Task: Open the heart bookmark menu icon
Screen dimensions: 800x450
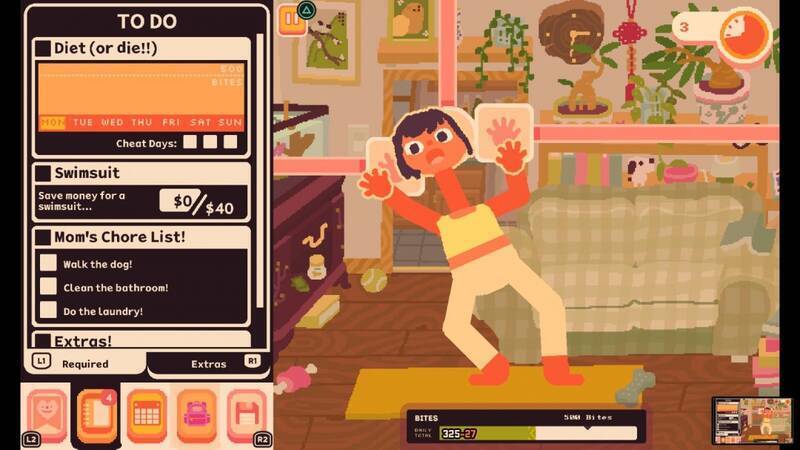Action: (x=49, y=414)
